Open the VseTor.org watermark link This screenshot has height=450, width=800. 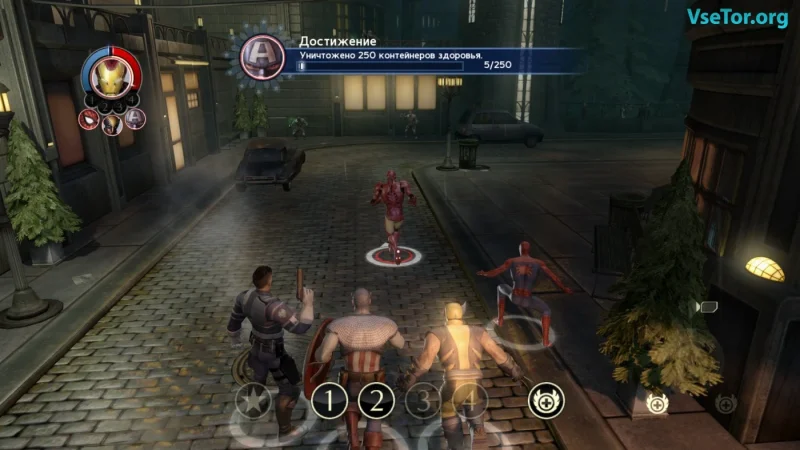coord(735,17)
